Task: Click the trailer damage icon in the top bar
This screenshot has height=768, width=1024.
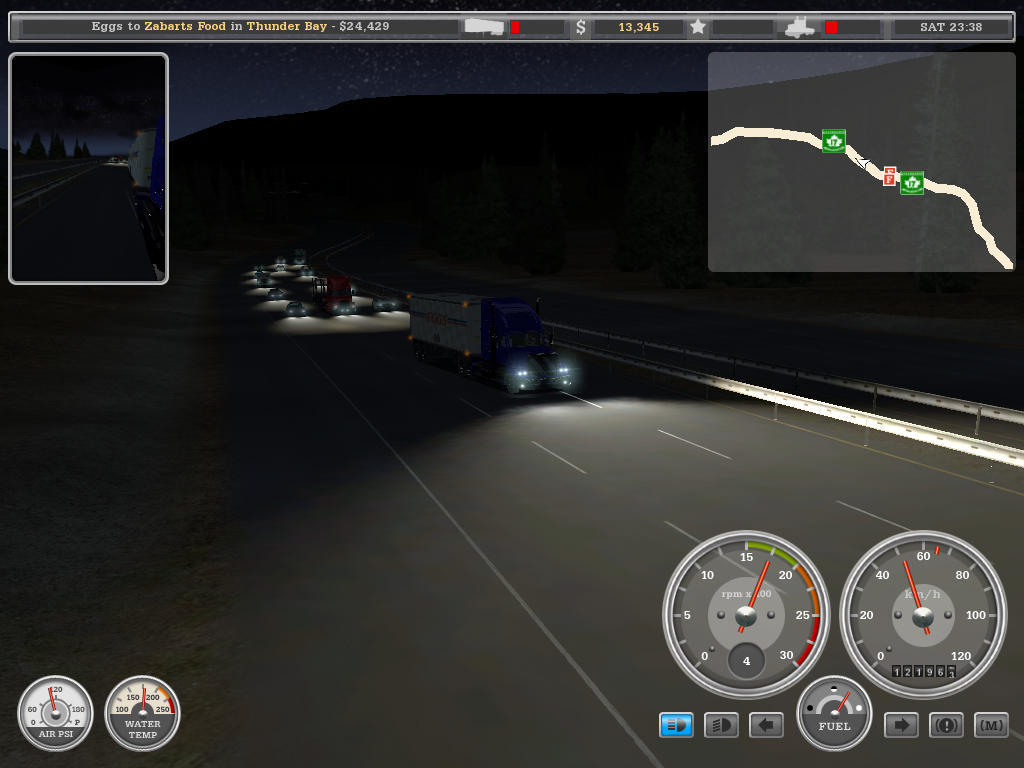Action: coord(486,27)
